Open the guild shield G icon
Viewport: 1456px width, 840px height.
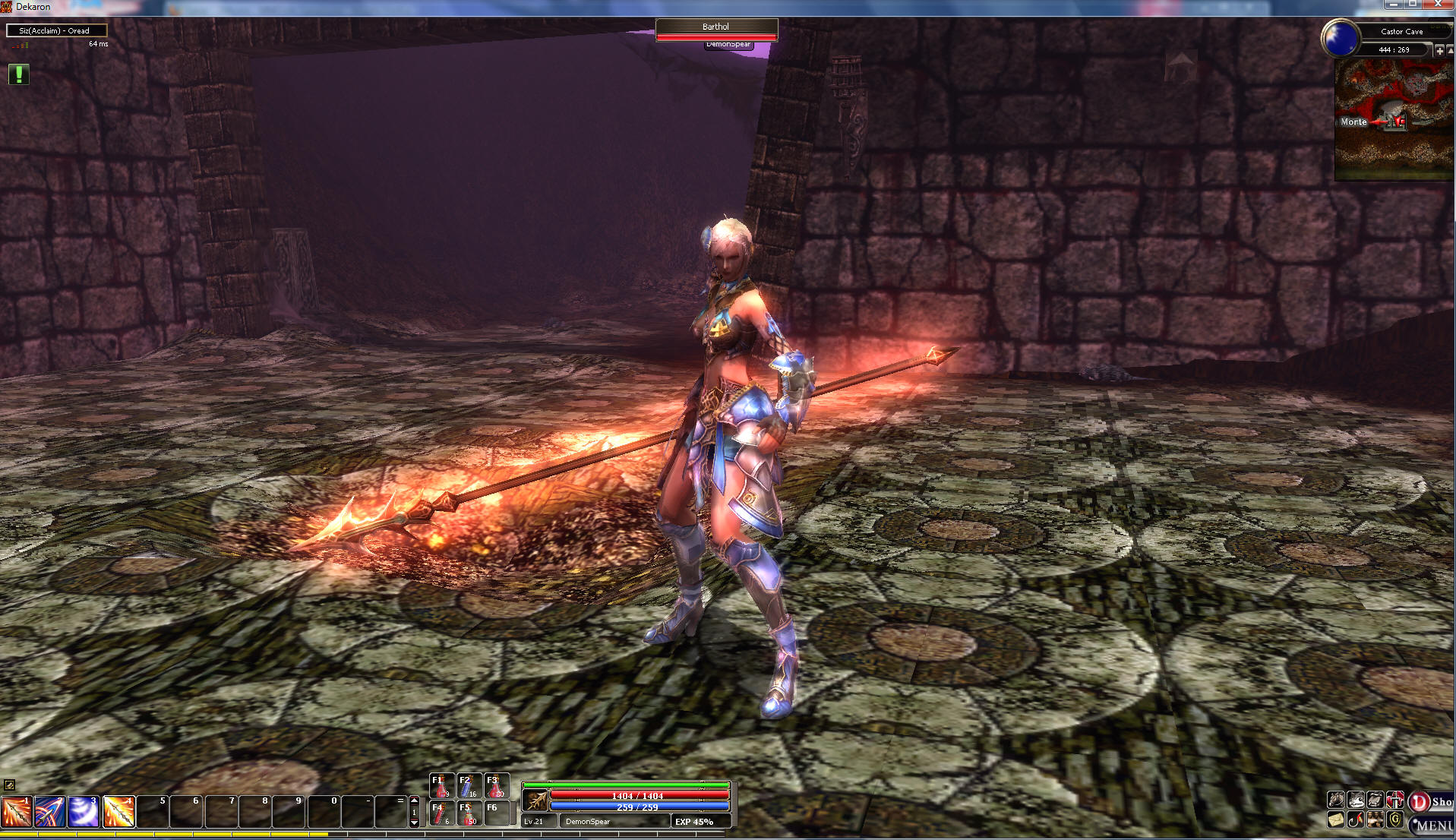[x=1395, y=819]
